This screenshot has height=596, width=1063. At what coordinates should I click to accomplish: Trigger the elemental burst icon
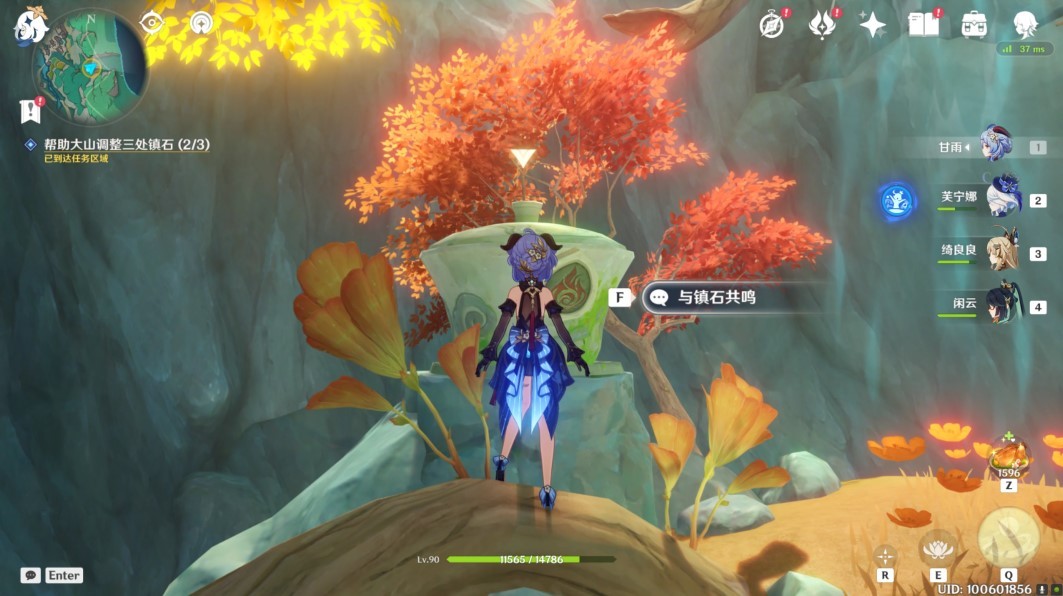coord(1007,535)
